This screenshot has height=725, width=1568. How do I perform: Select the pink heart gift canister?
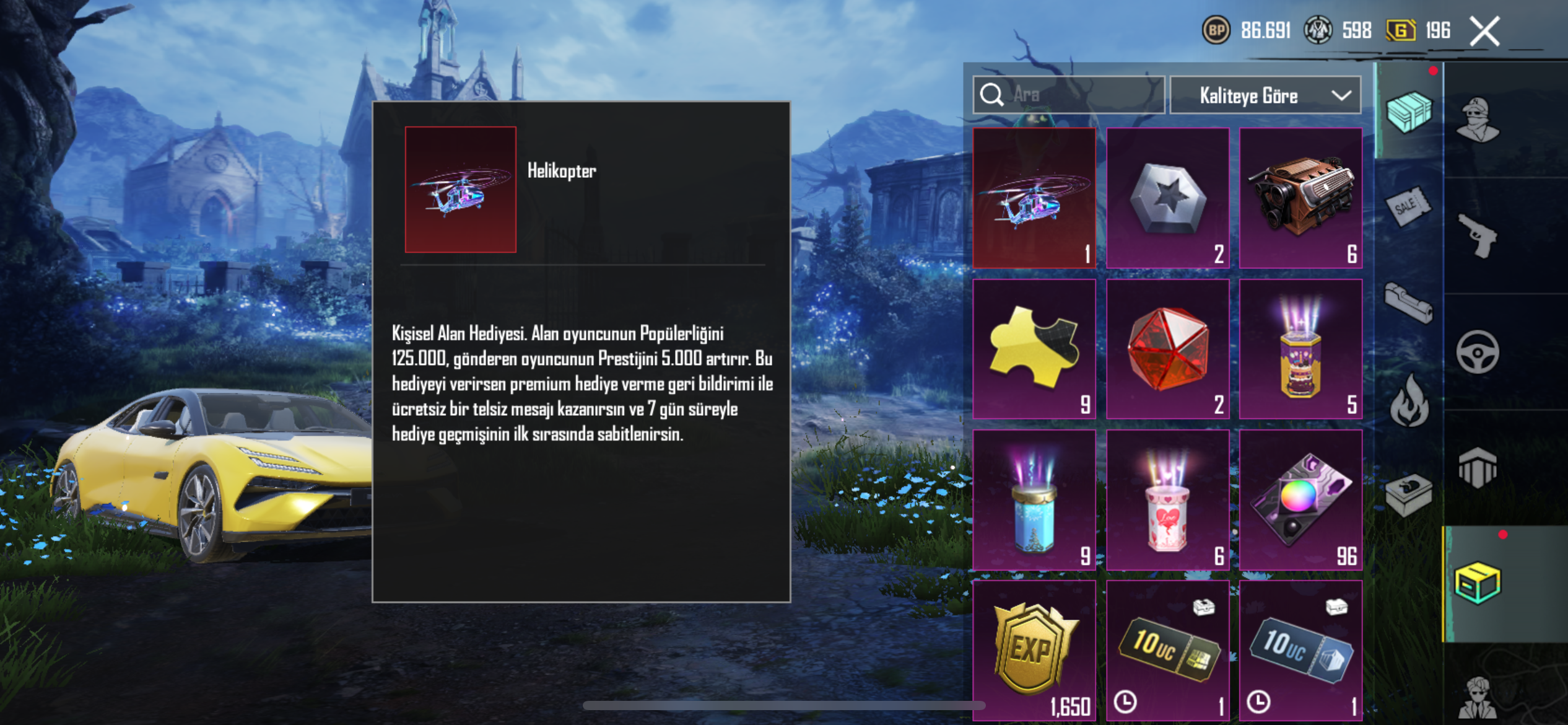pyautogui.click(x=1167, y=500)
